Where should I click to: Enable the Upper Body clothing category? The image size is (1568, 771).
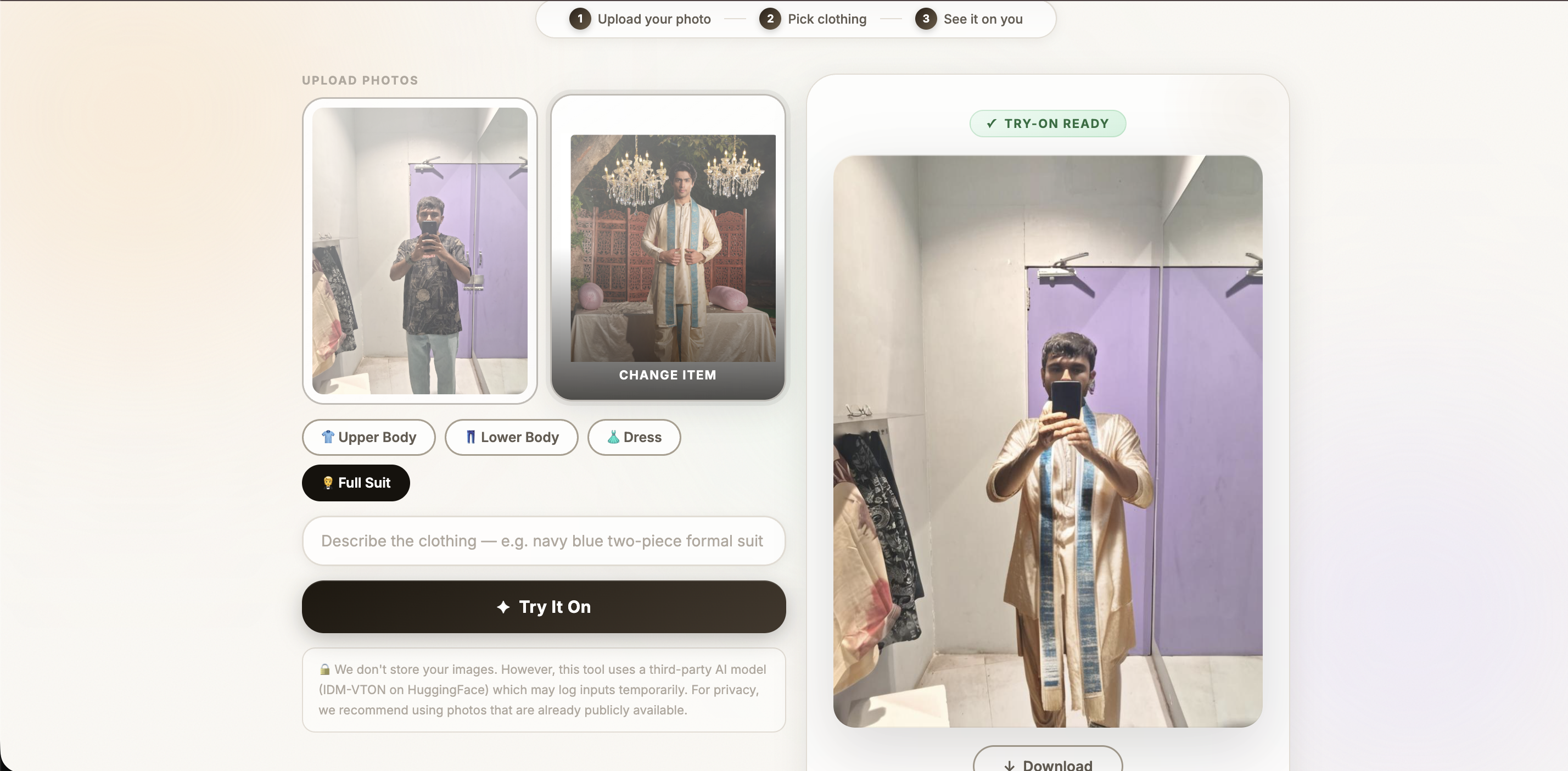pos(368,437)
